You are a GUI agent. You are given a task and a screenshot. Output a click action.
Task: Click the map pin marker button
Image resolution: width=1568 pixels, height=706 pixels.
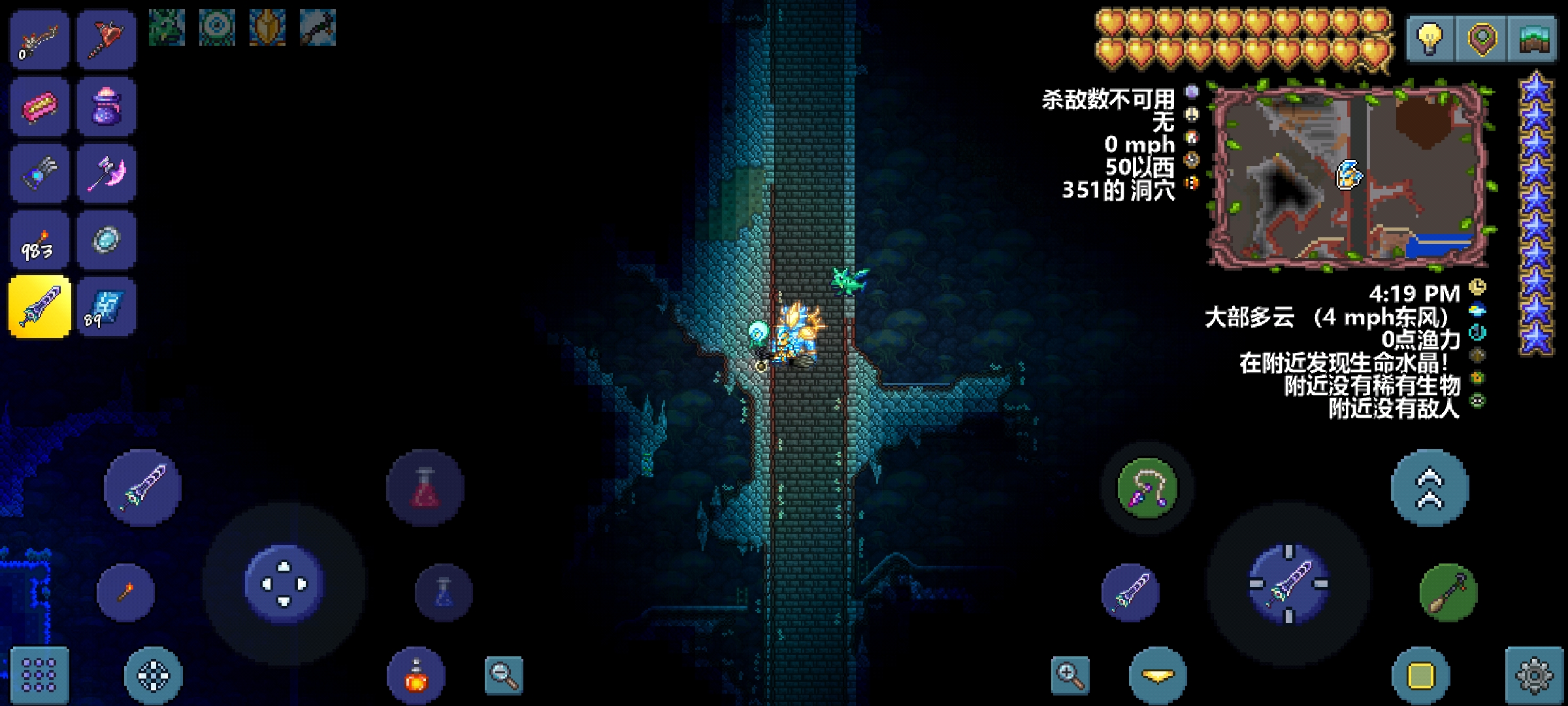[x=1482, y=39]
